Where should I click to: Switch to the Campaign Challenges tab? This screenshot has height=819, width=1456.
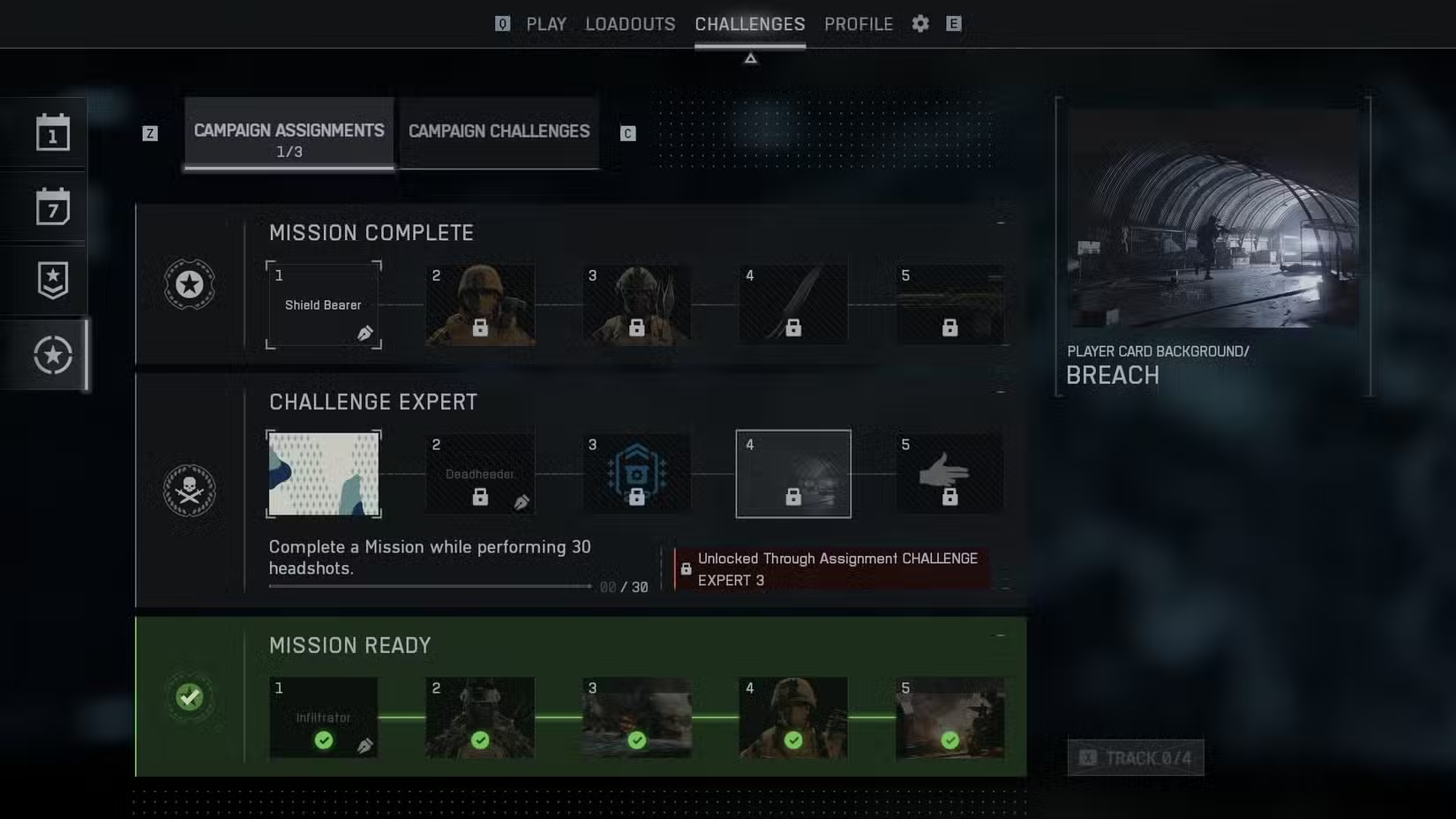pos(498,131)
